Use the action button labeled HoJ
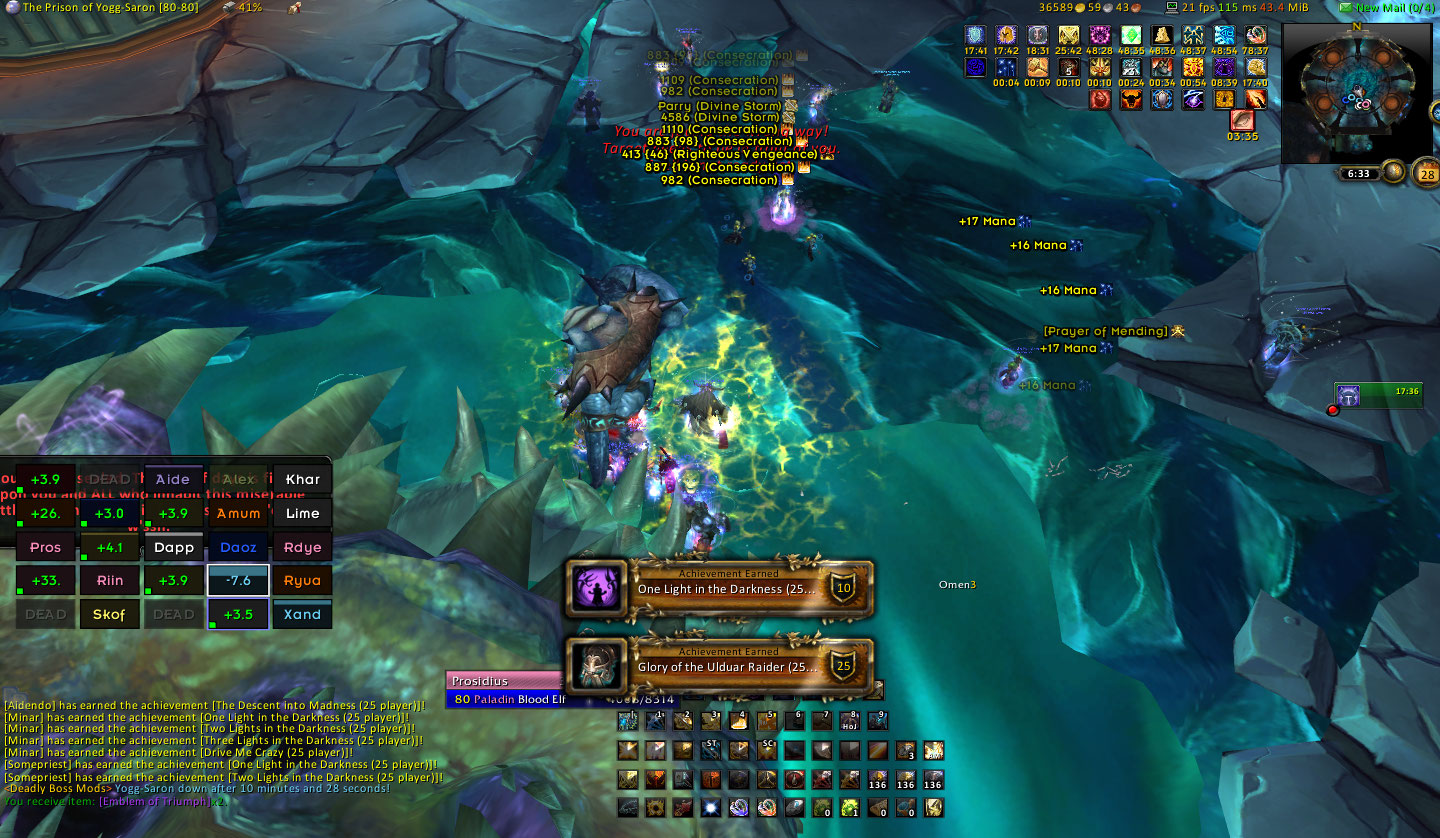The height and width of the screenshot is (838, 1440). click(849, 720)
